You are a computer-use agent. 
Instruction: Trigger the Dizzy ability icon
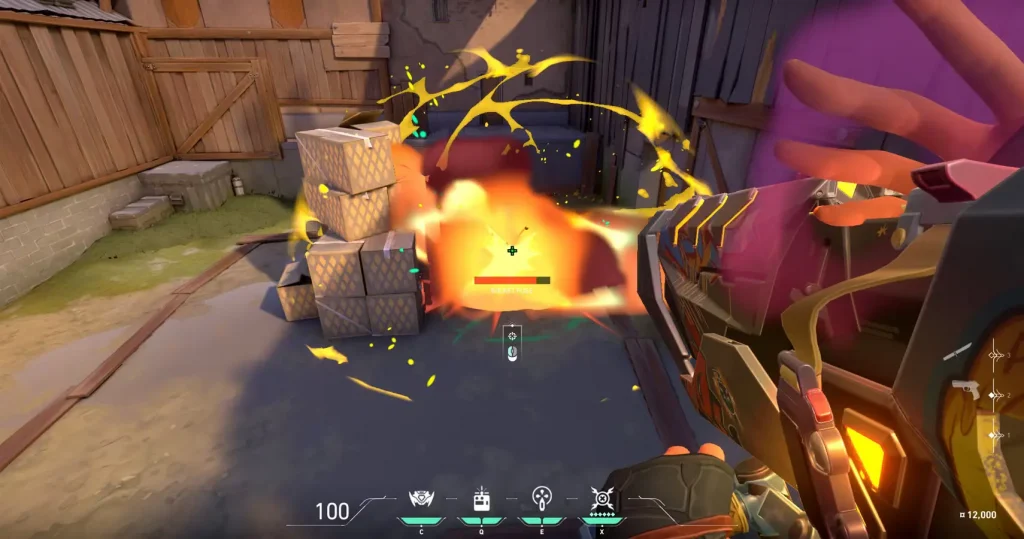541,498
